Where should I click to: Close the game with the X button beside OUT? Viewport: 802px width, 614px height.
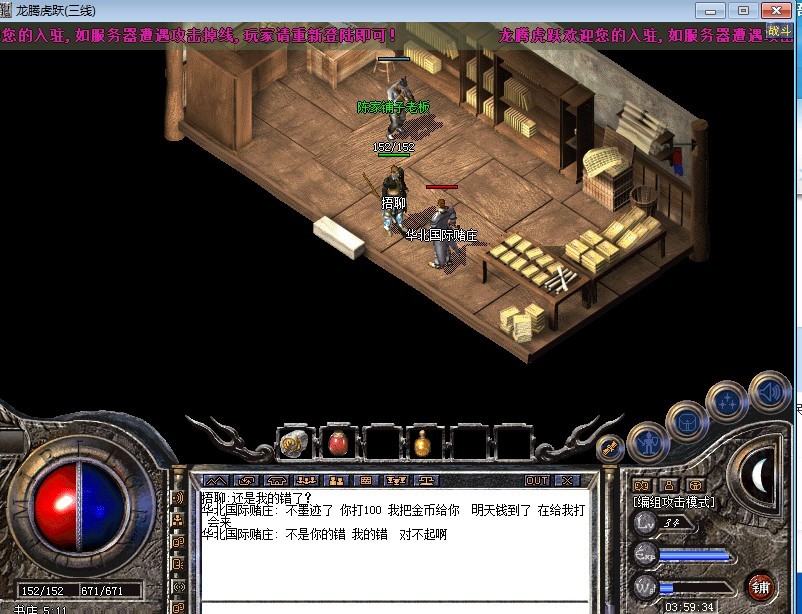pyautogui.click(x=567, y=481)
